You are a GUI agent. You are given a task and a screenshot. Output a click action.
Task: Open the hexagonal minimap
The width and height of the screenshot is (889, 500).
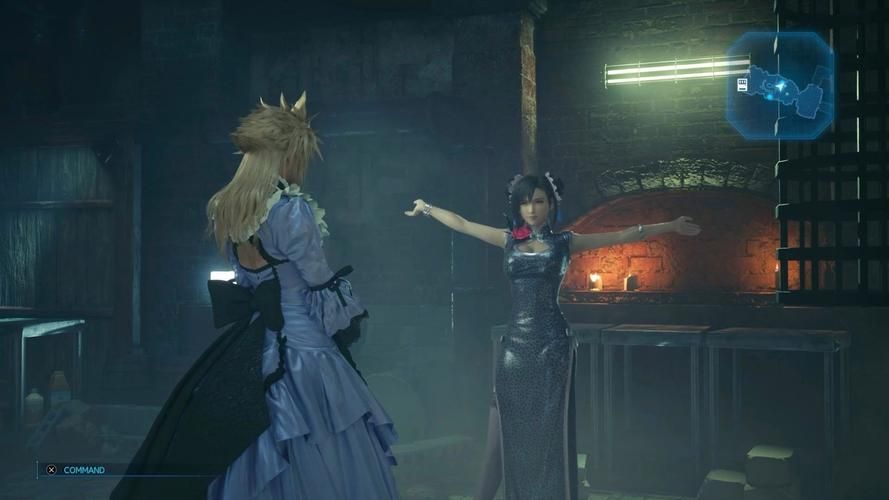click(x=781, y=84)
